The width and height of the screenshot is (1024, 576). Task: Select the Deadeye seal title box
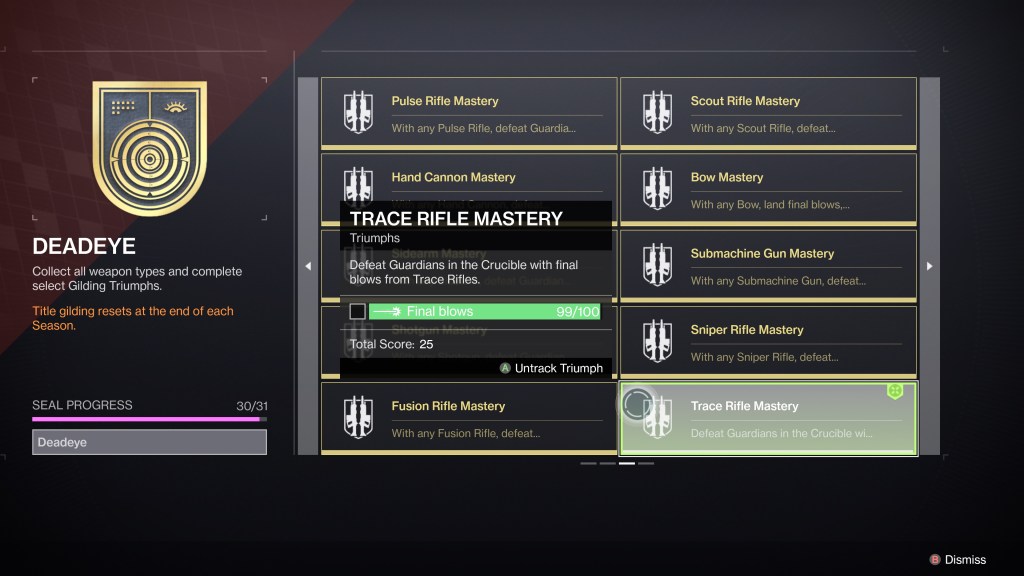(x=149, y=442)
